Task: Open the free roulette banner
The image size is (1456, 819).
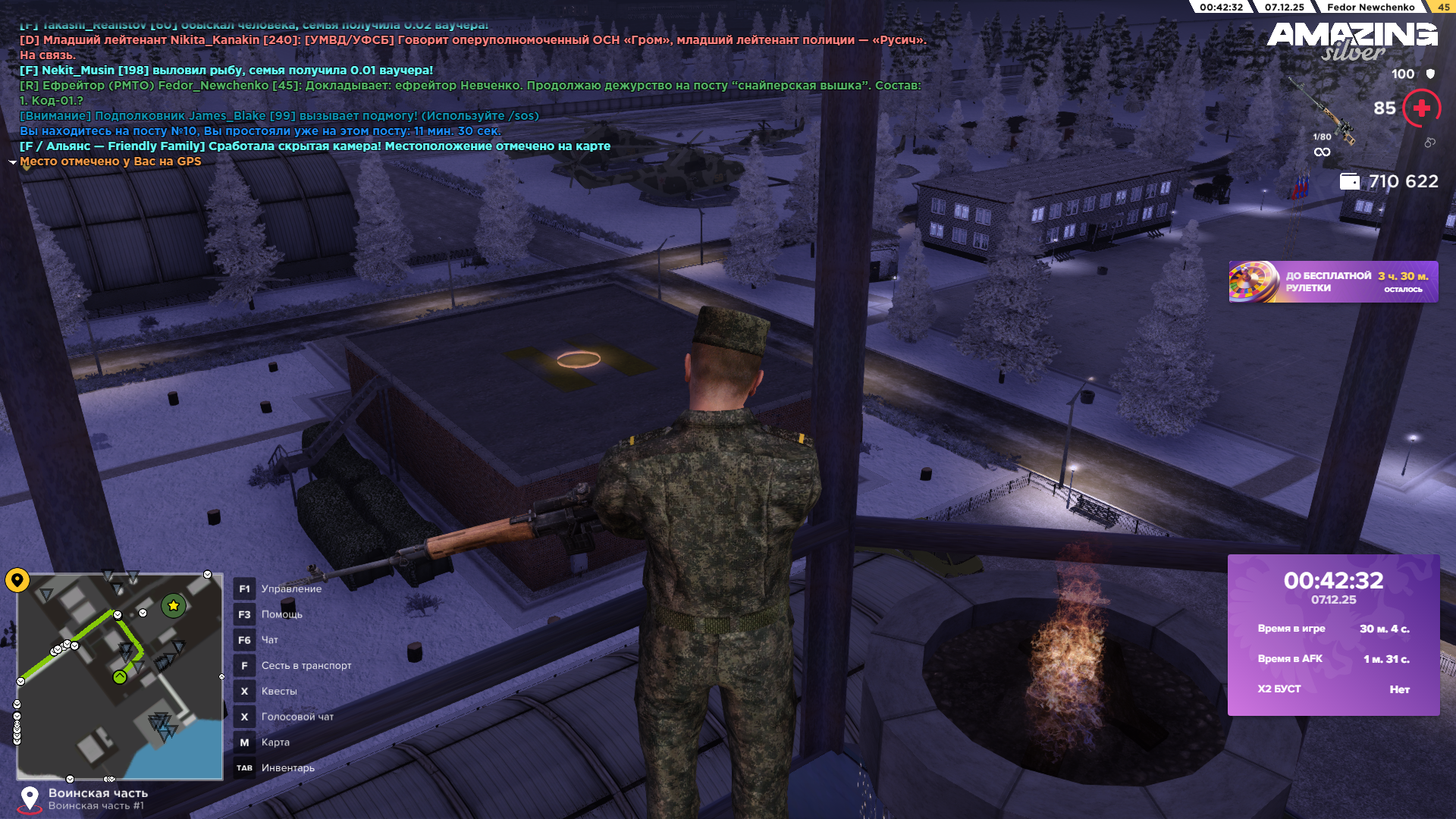Action: pos(1332,282)
